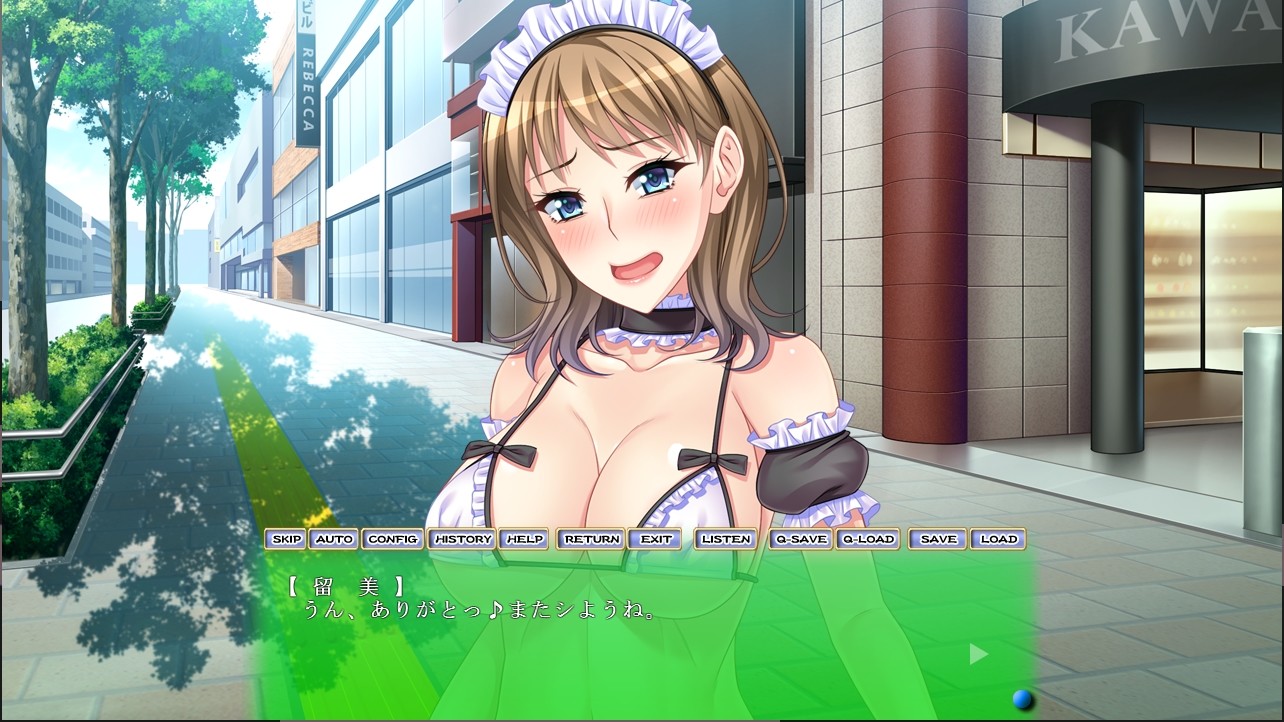The width and height of the screenshot is (1284, 722).
Task: Open the HISTORY text backlog
Action: tap(460, 538)
